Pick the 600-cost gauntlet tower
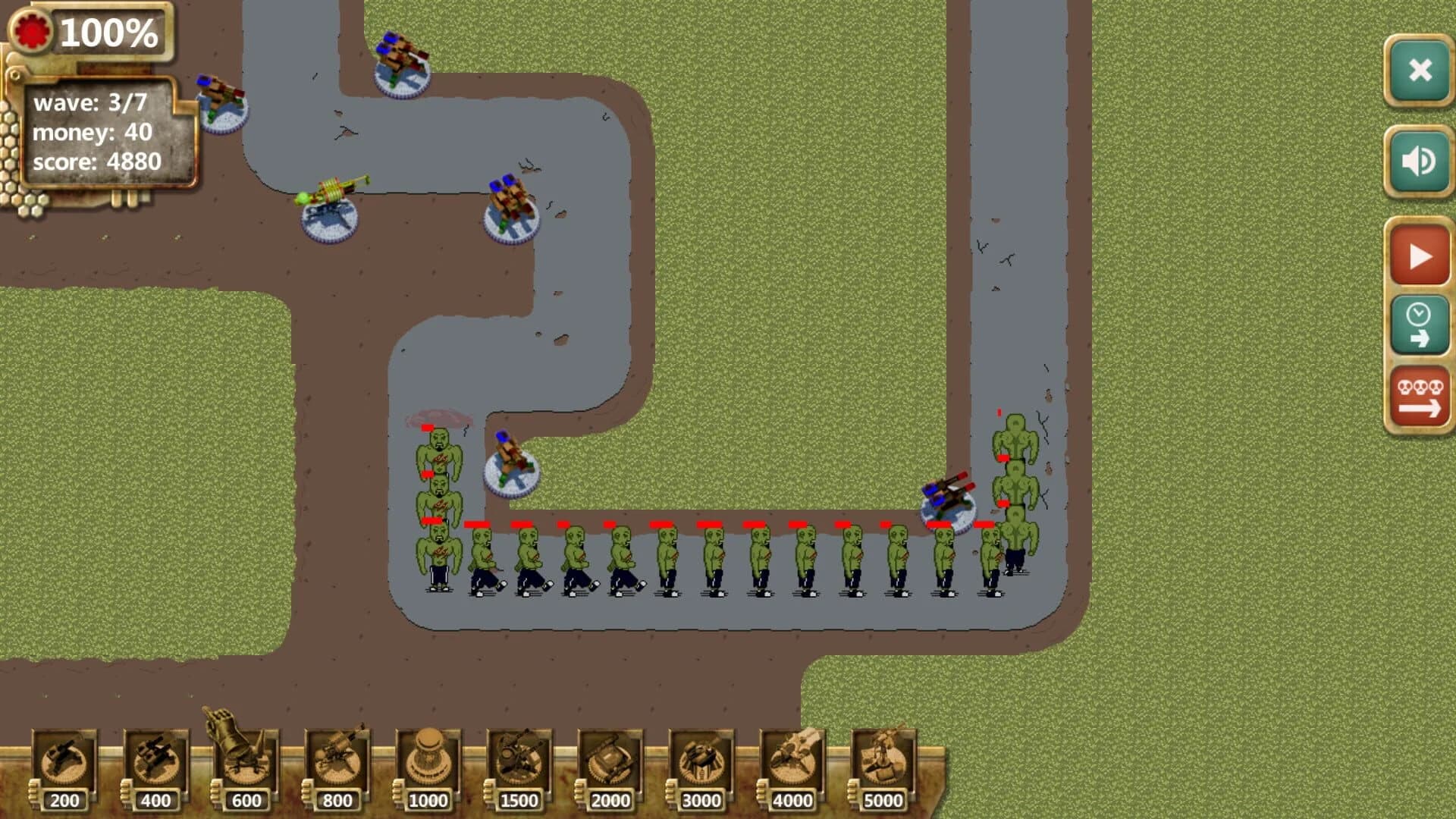1456x819 pixels. click(x=245, y=758)
